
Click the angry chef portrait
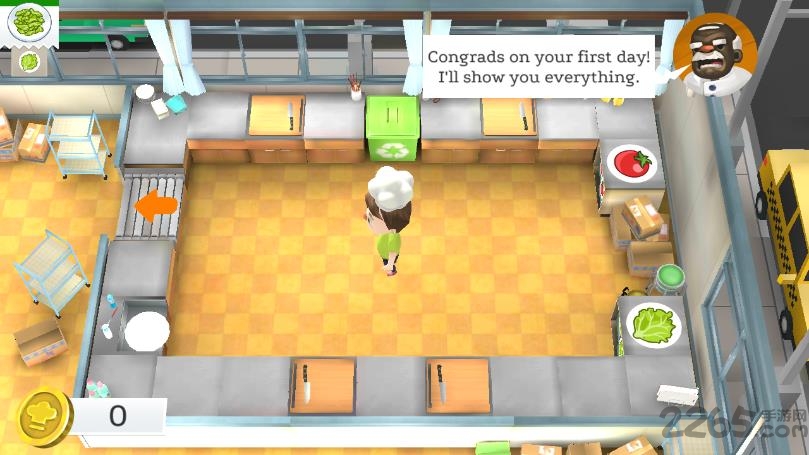tap(713, 56)
